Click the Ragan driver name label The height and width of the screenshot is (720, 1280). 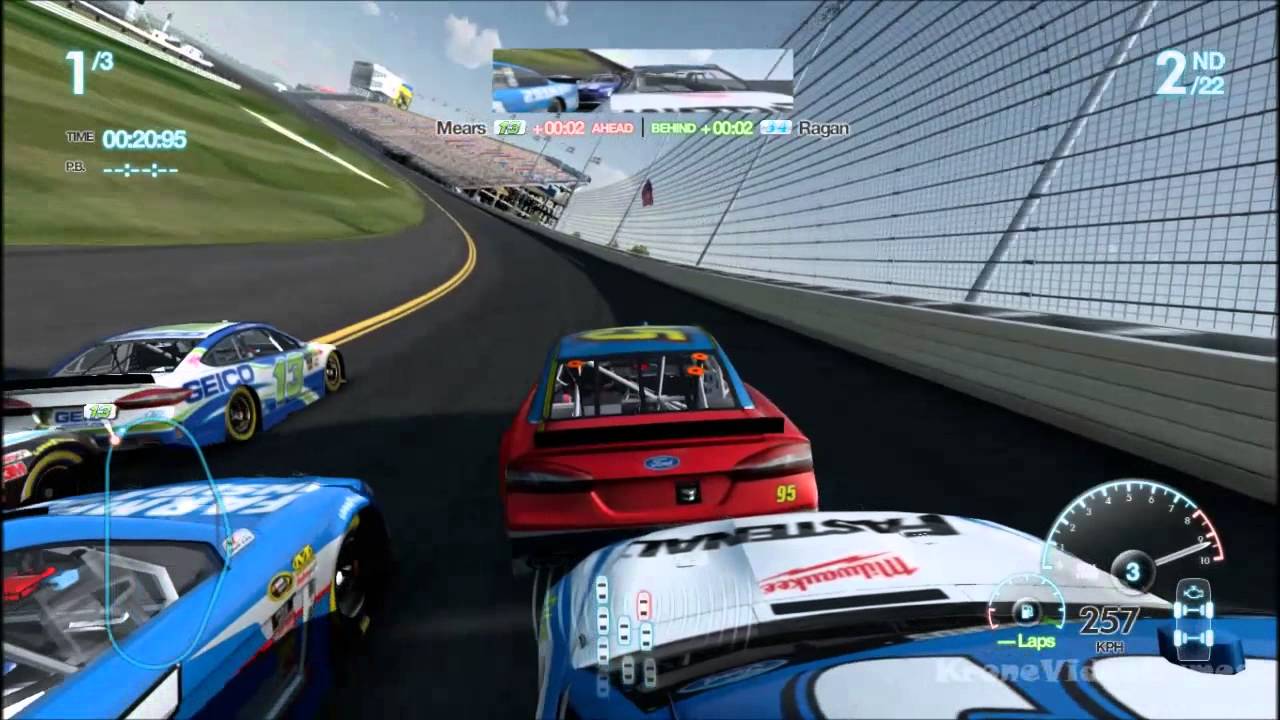822,128
